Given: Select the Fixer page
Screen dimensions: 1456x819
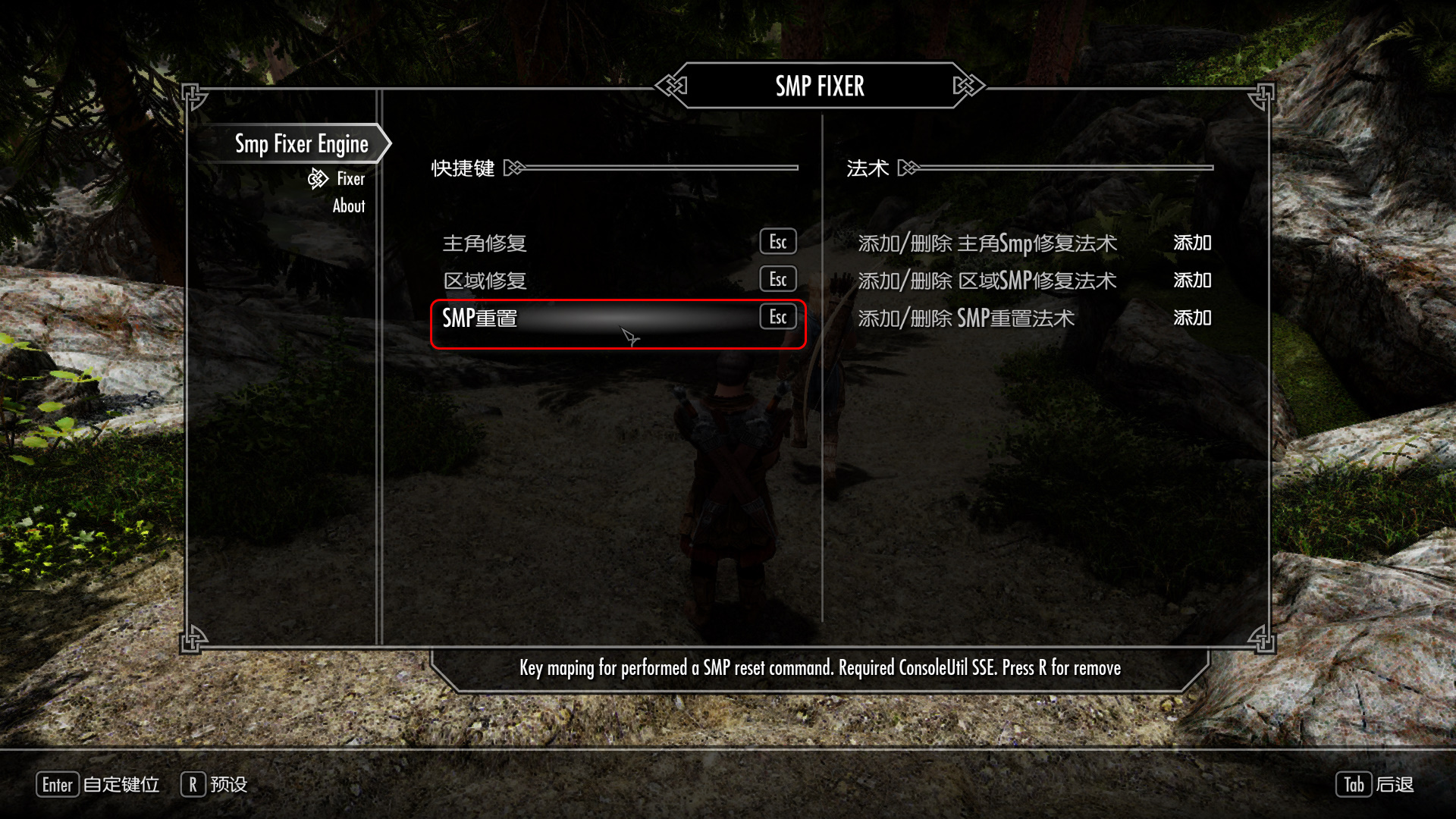Looking at the screenshot, I should (x=350, y=179).
